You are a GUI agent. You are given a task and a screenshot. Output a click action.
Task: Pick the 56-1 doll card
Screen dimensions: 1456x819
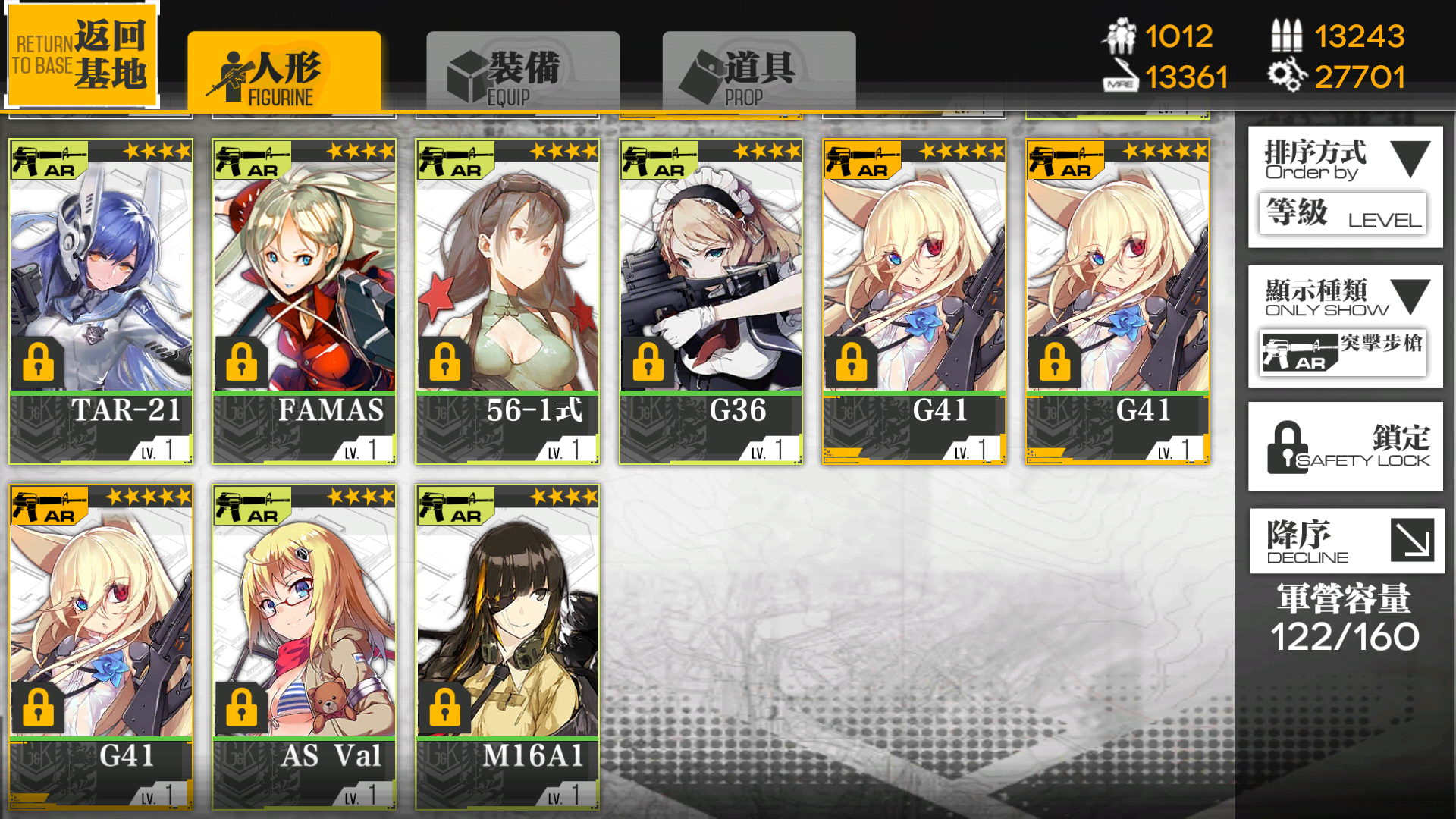coord(507,301)
